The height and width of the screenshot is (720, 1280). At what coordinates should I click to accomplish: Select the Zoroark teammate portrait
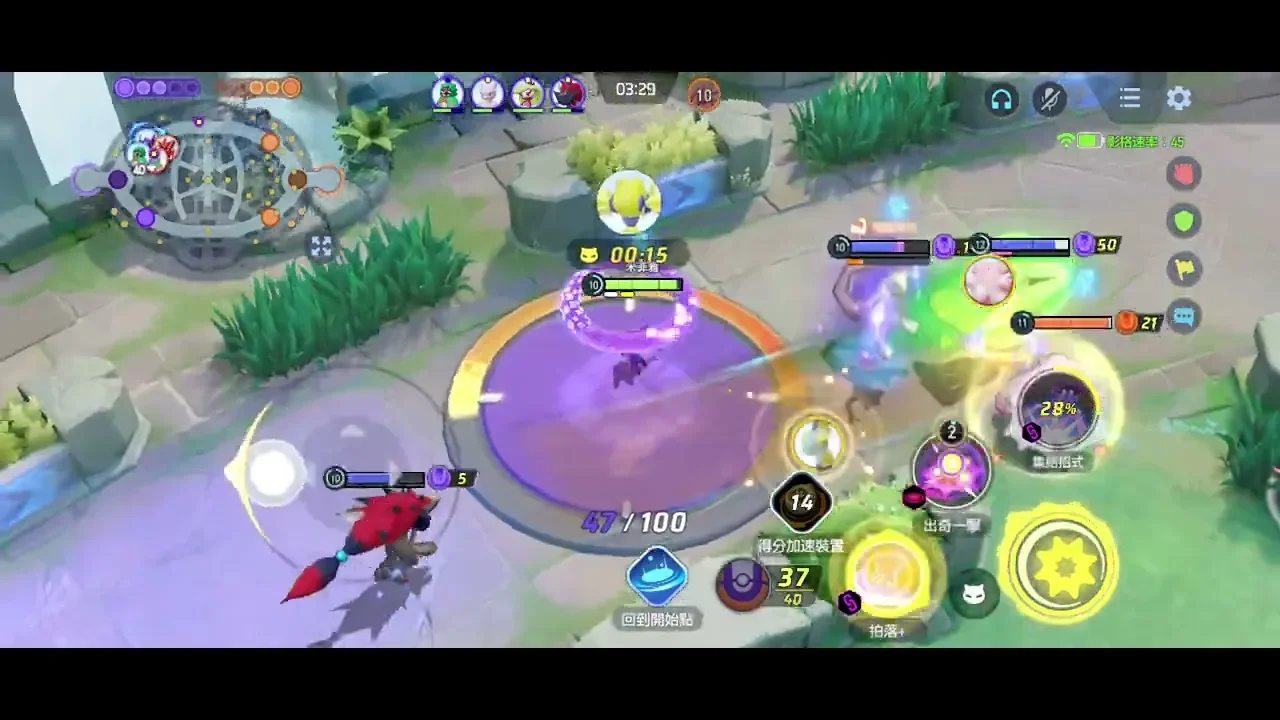(x=568, y=93)
